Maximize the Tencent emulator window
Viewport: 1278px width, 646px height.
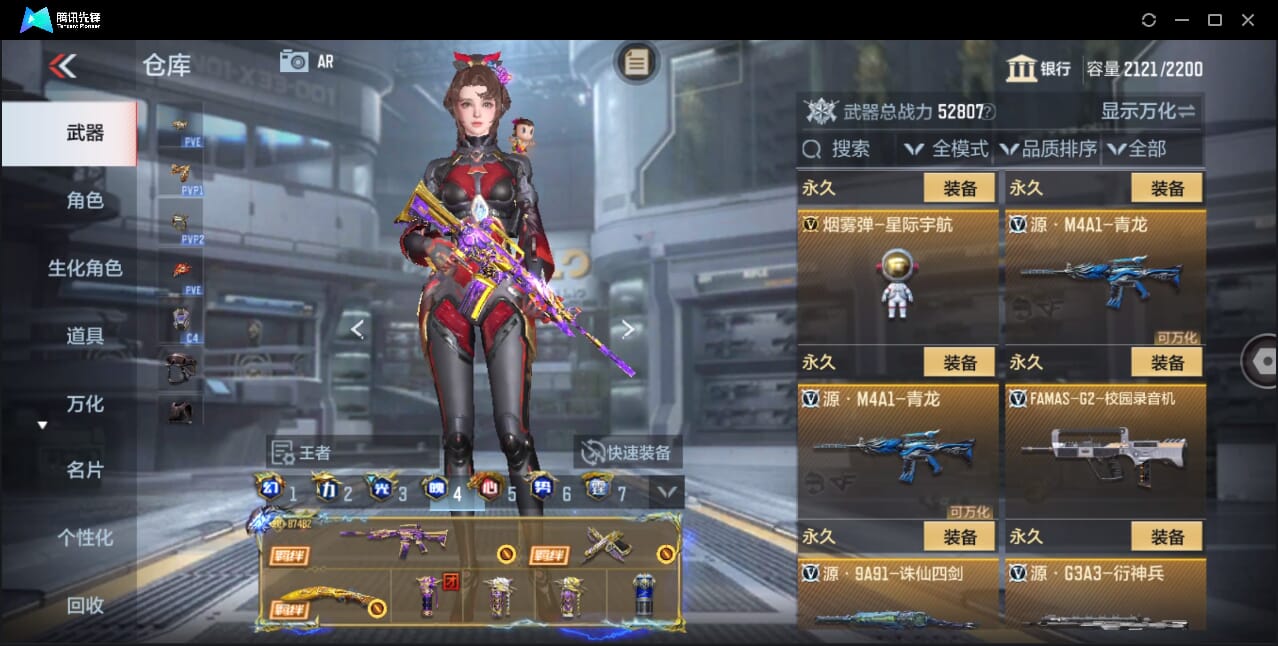click(1214, 20)
